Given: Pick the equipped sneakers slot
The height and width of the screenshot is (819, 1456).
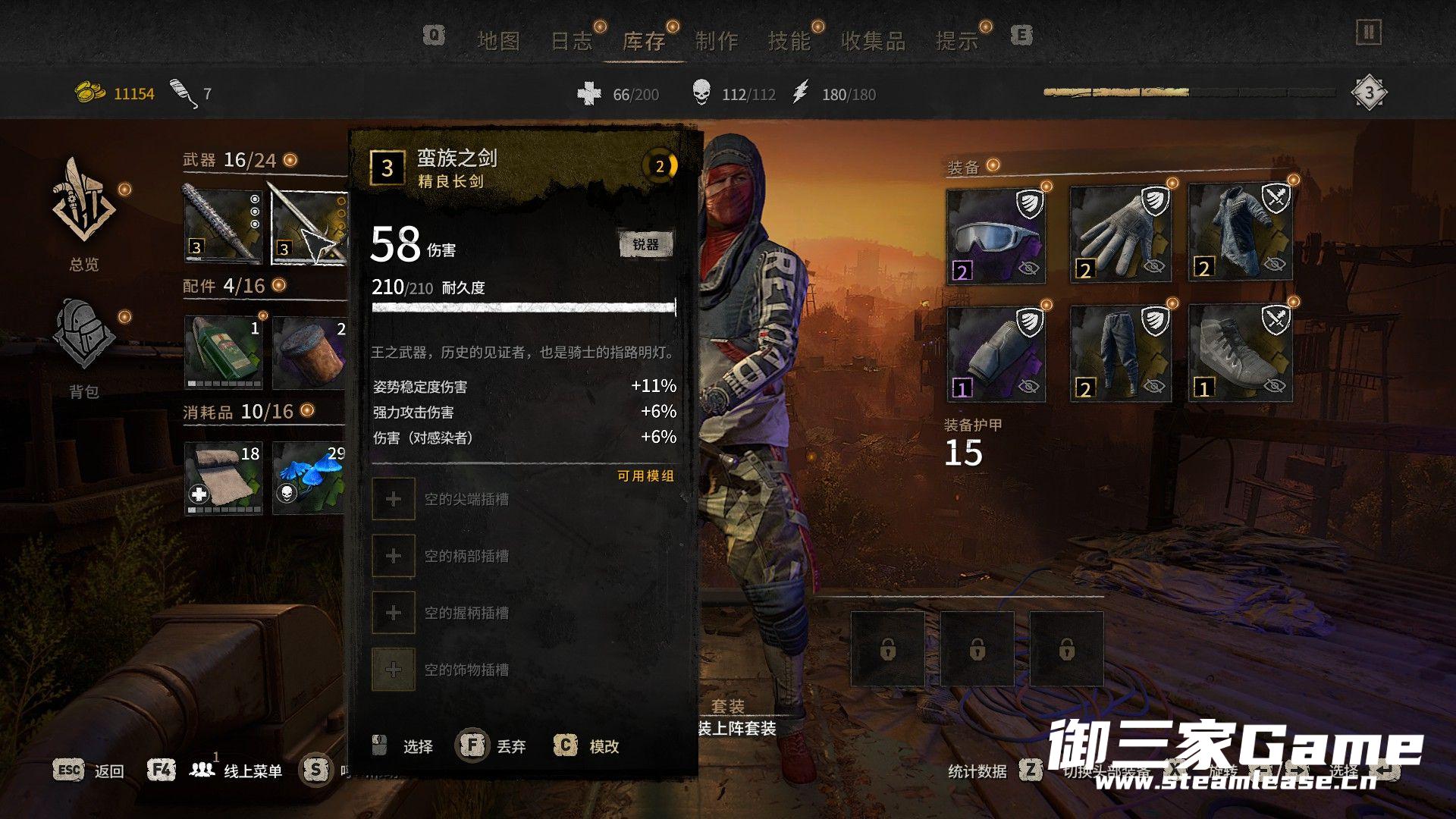Looking at the screenshot, I should [1240, 353].
